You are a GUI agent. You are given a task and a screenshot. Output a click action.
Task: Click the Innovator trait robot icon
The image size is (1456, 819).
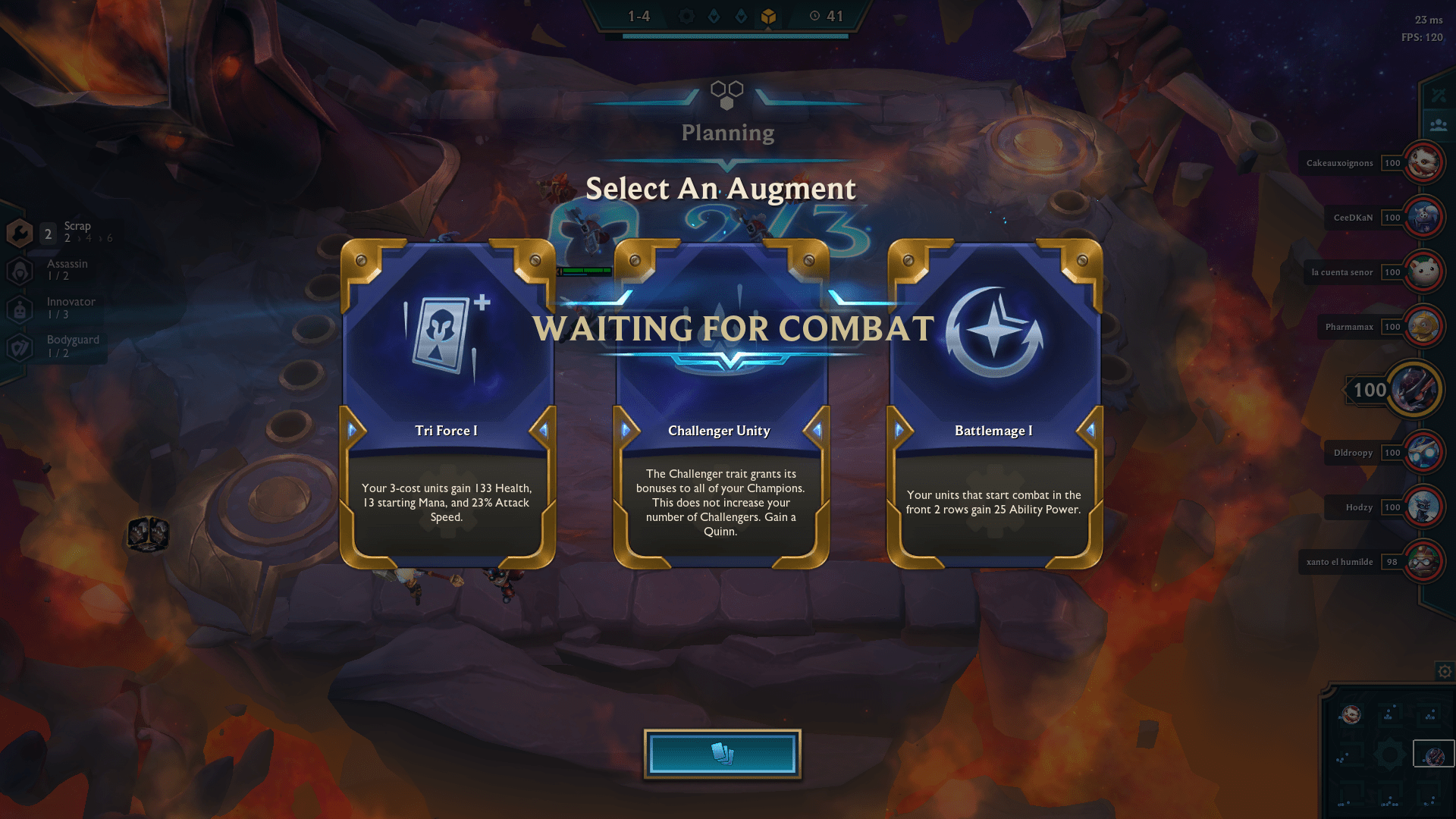point(18,308)
